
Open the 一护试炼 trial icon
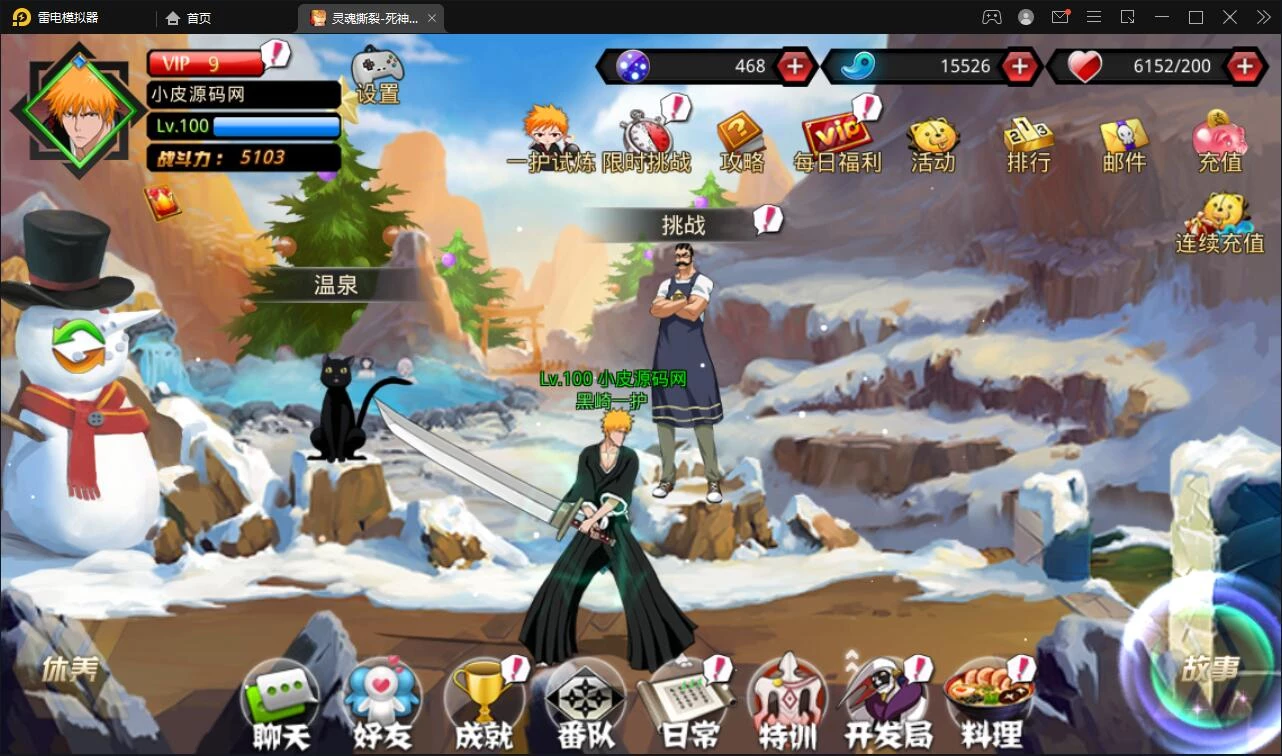[547, 139]
